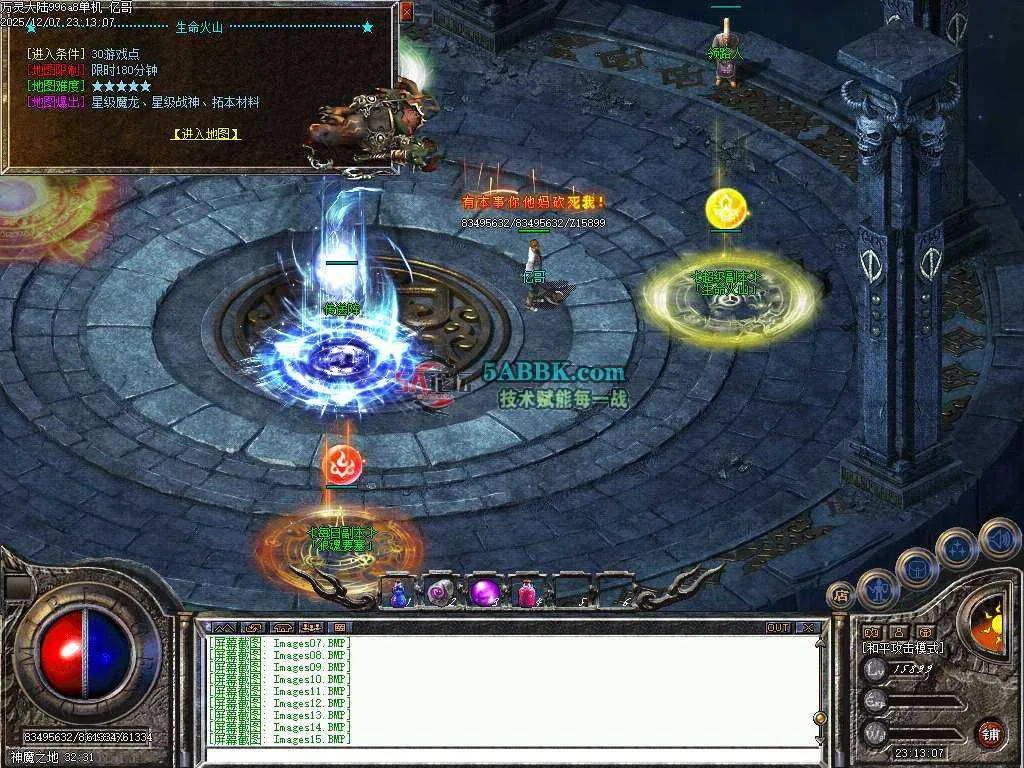Click the red 铺 stall button

click(990, 733)
